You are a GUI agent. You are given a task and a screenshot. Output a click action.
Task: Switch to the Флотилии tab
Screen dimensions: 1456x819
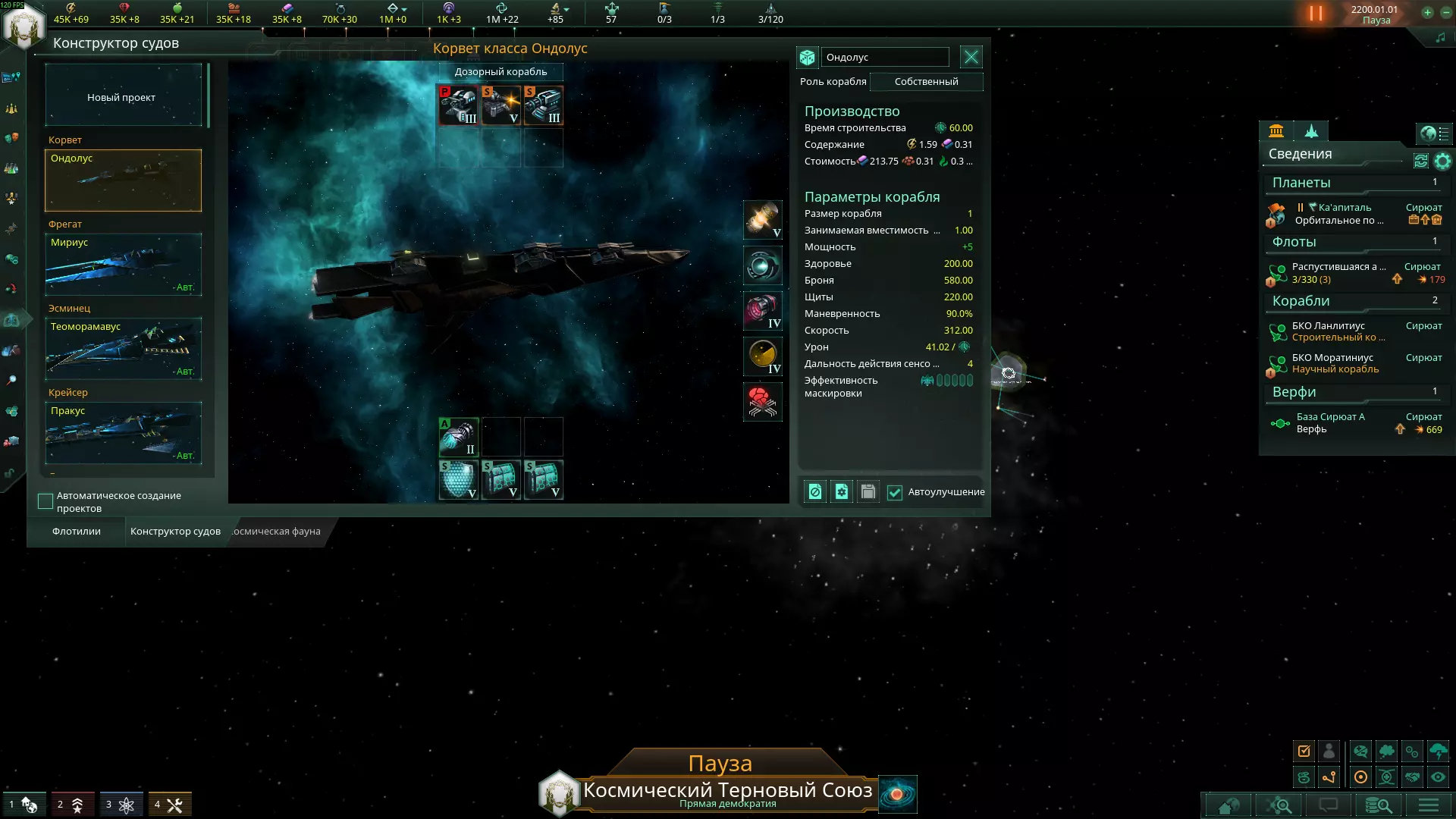[77, 531]
